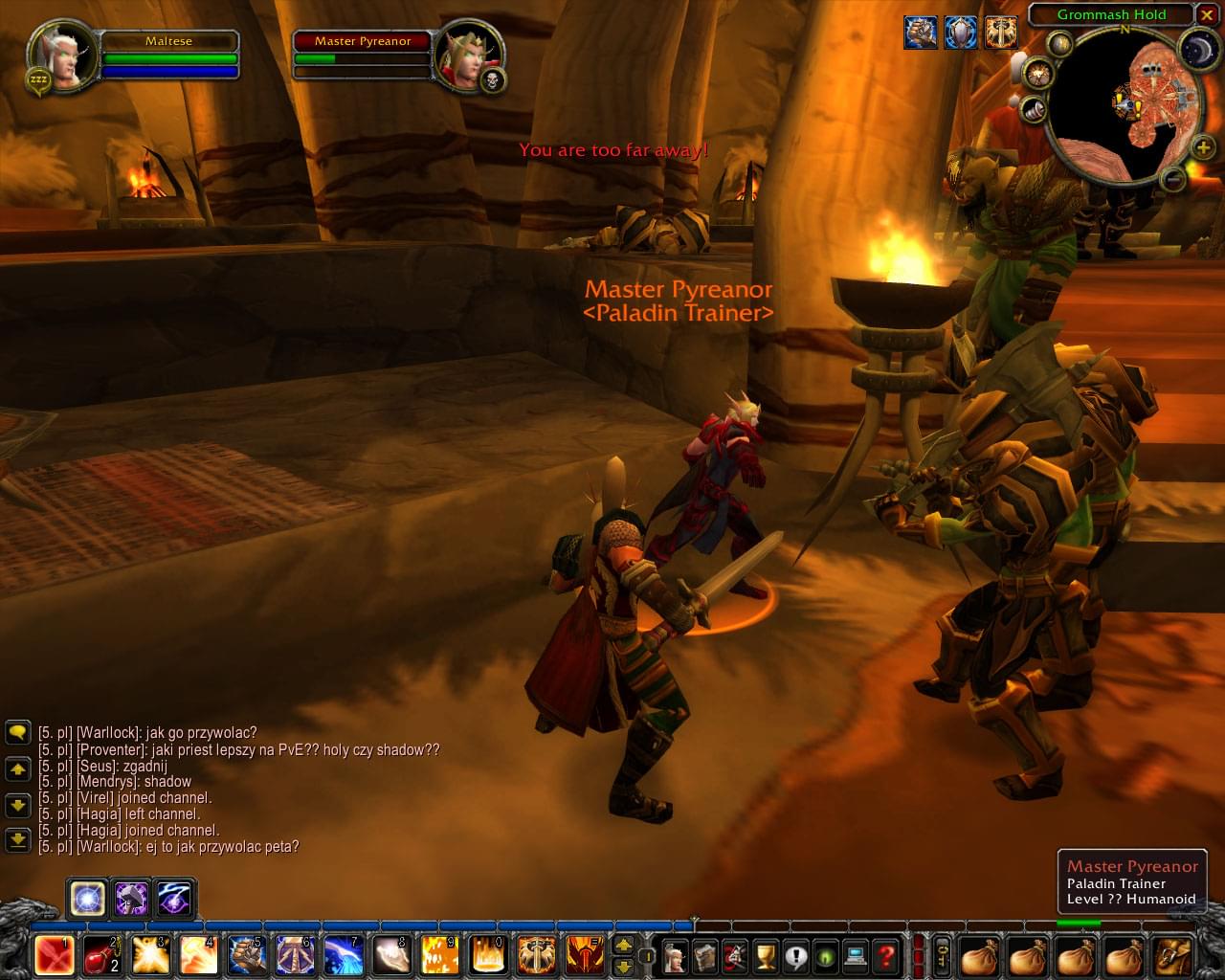
Task: Open the main menu computer icon
Action: coord(856,955)
